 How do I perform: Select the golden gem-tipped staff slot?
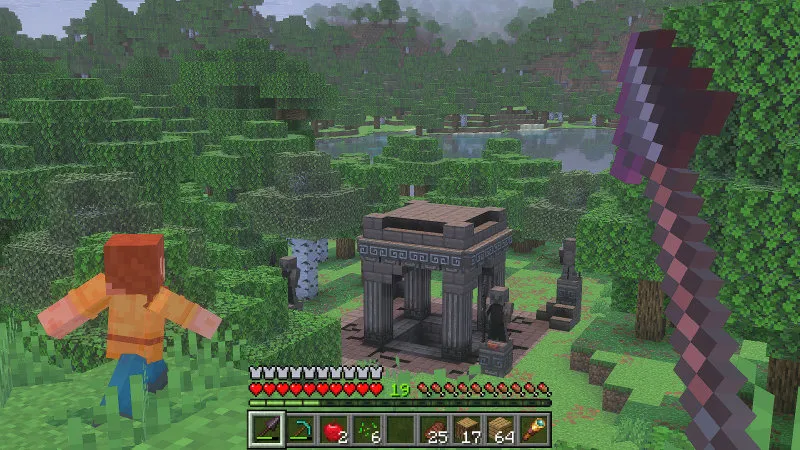533,430
